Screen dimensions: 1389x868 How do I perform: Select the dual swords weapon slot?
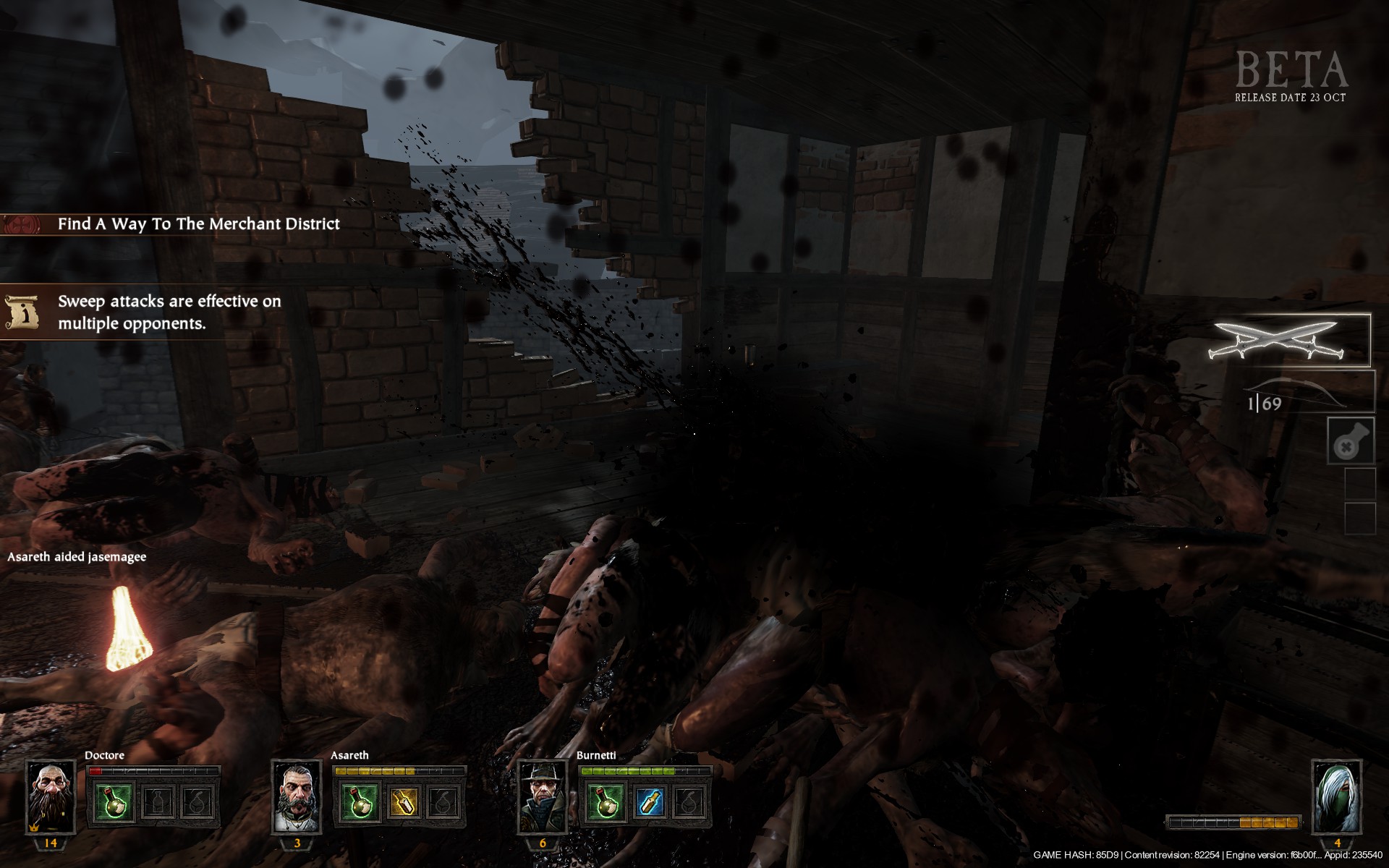click(1288, 340)
